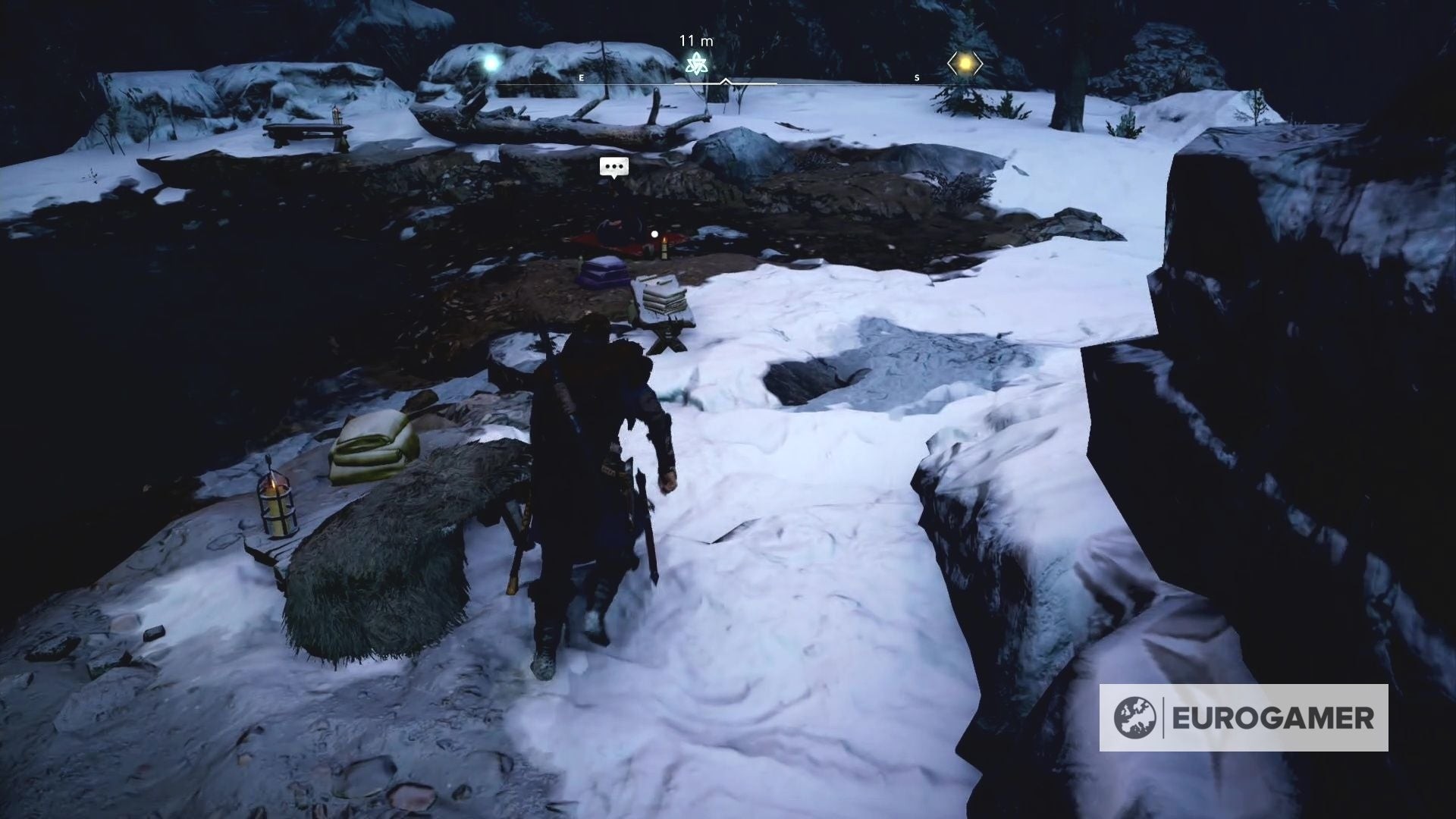Click the speech bubble dialogue icon
1456x819 pixels.
[x=613, y=167]
